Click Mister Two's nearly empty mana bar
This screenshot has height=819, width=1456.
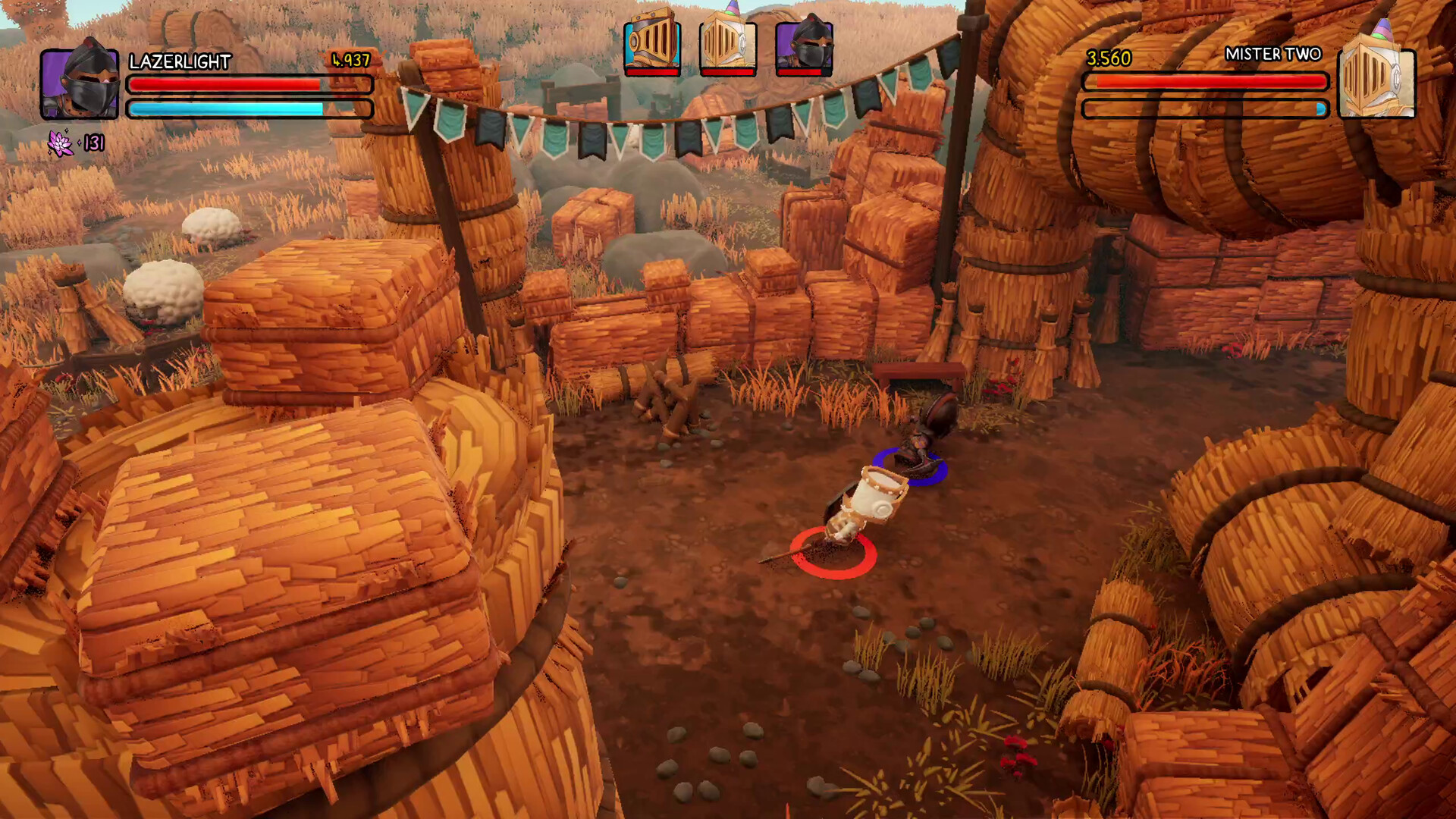pos(1206,108)
